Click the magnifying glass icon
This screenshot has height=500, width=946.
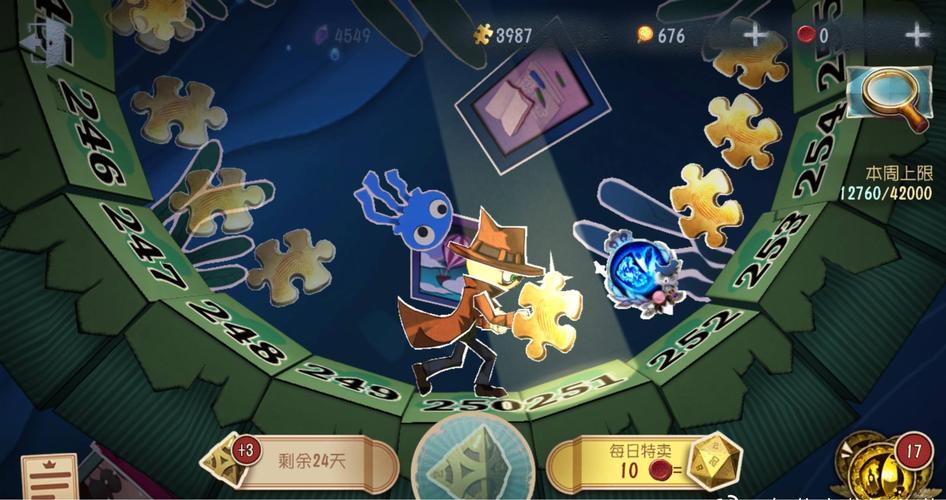point(888,98)
